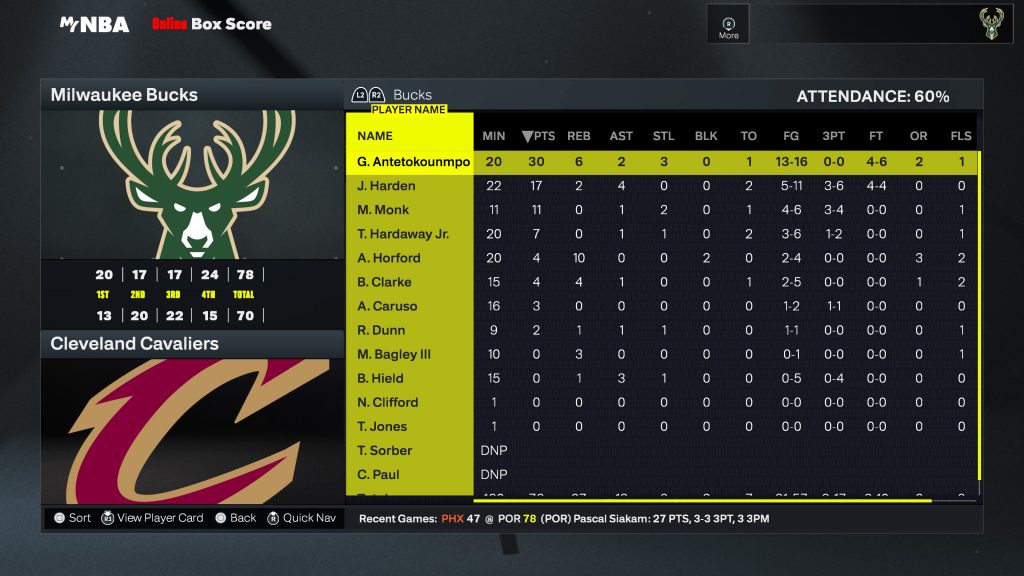Select A. Horford's row
The height and width of the screenshot is (576, 1024).
388,258
